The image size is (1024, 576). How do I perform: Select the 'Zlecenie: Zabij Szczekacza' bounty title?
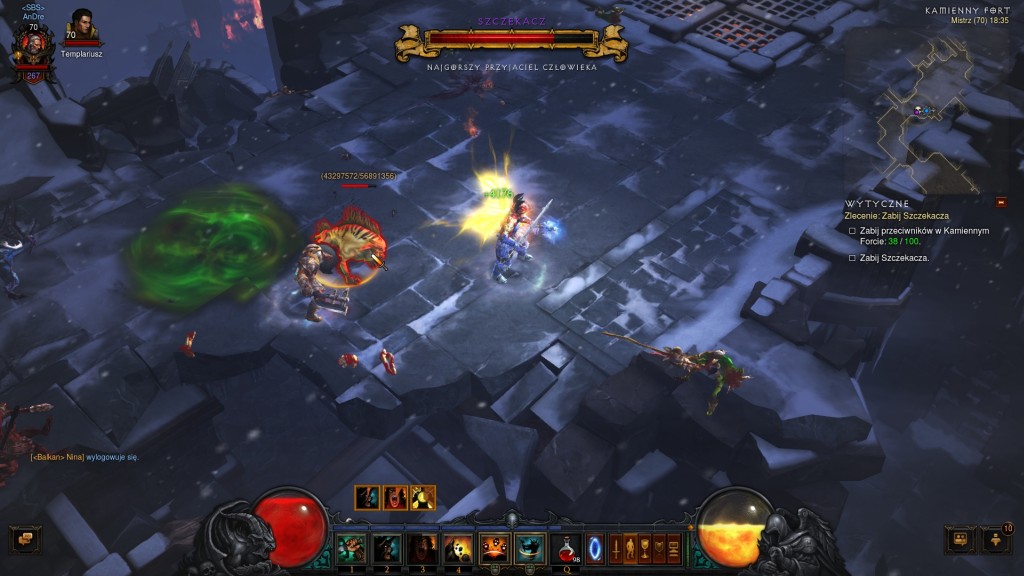[896, 215]
